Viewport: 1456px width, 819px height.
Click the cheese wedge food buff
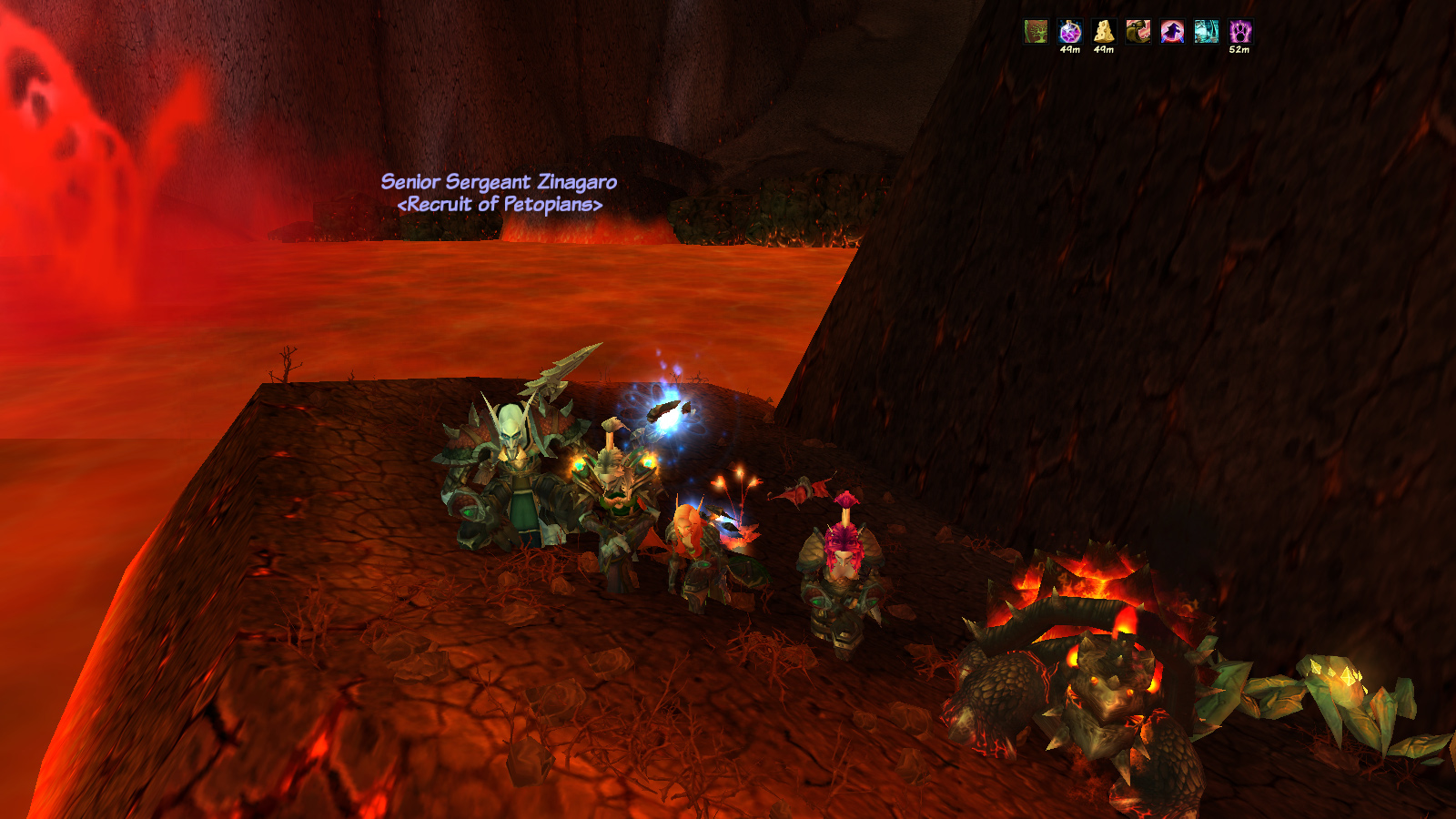(1104, 32)
